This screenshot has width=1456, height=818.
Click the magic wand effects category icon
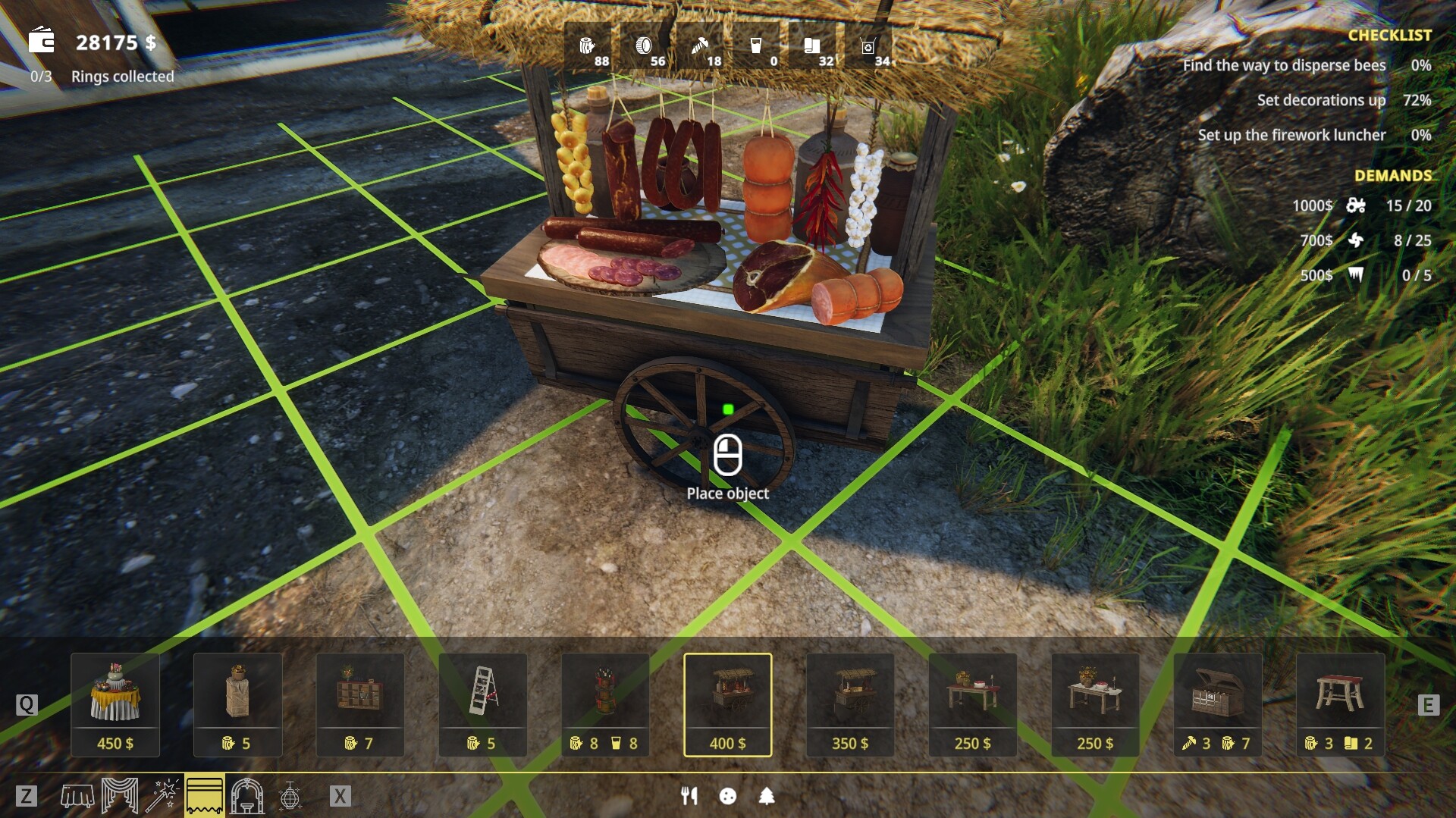[163, 797]
